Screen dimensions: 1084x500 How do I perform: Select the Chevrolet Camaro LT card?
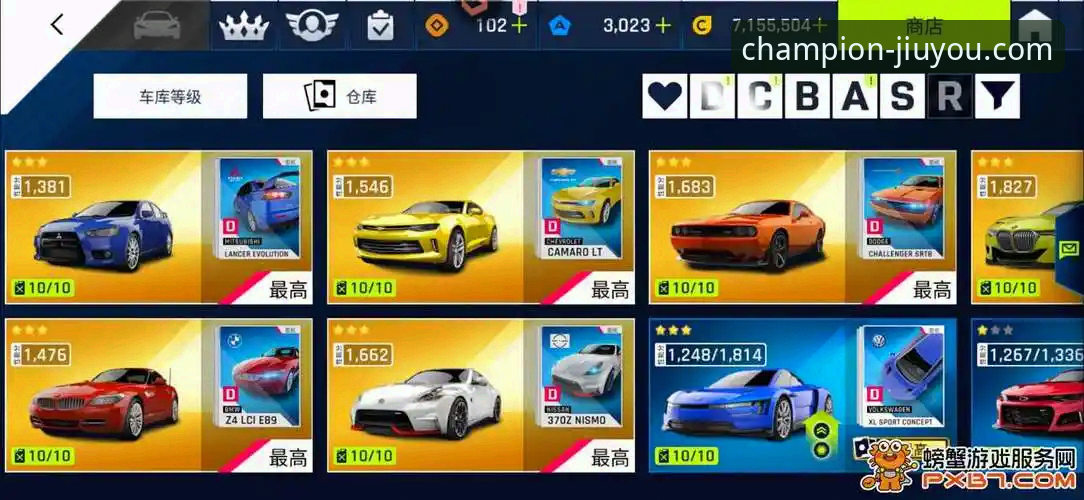pos(480,227)
